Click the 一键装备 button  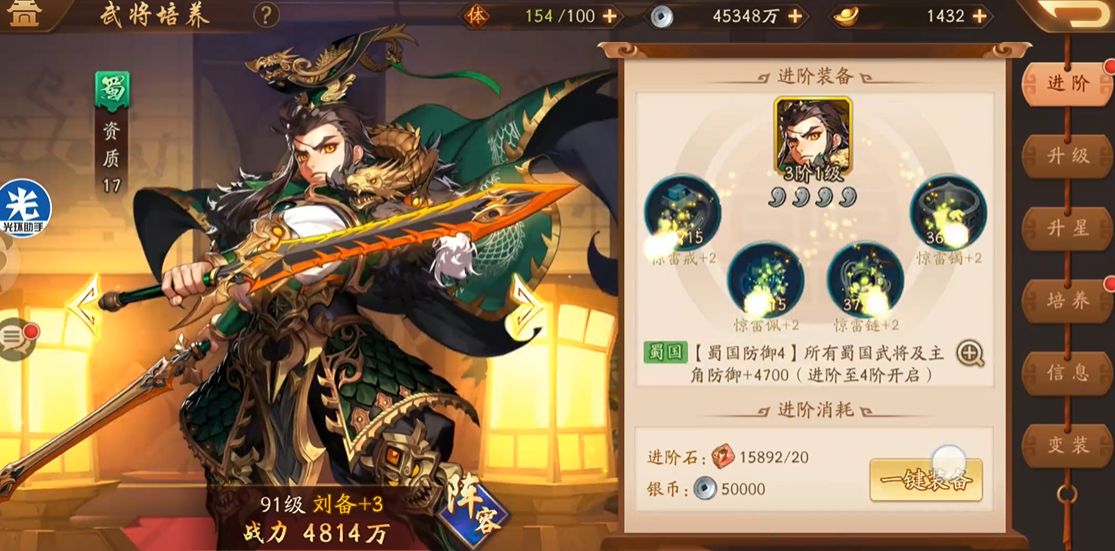(925, 481)
